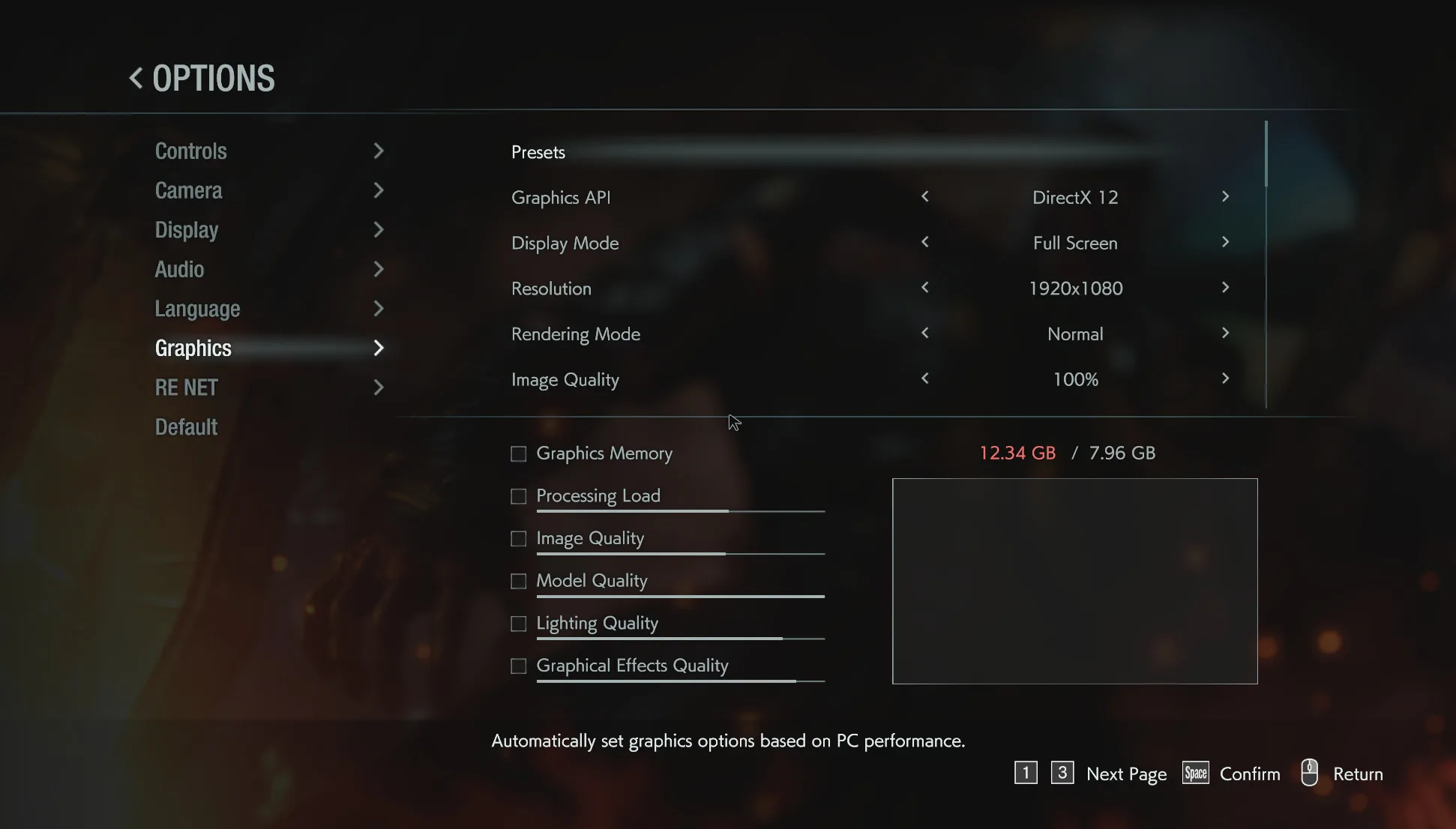Viewport: 1456px width, 829px height.
Task: Click the right arrow to change Resolution
Action: coord(1225,288)
